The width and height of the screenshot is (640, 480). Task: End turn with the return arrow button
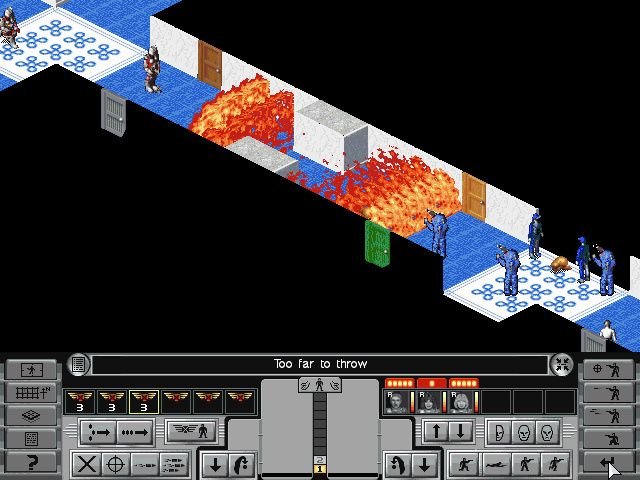609,462
